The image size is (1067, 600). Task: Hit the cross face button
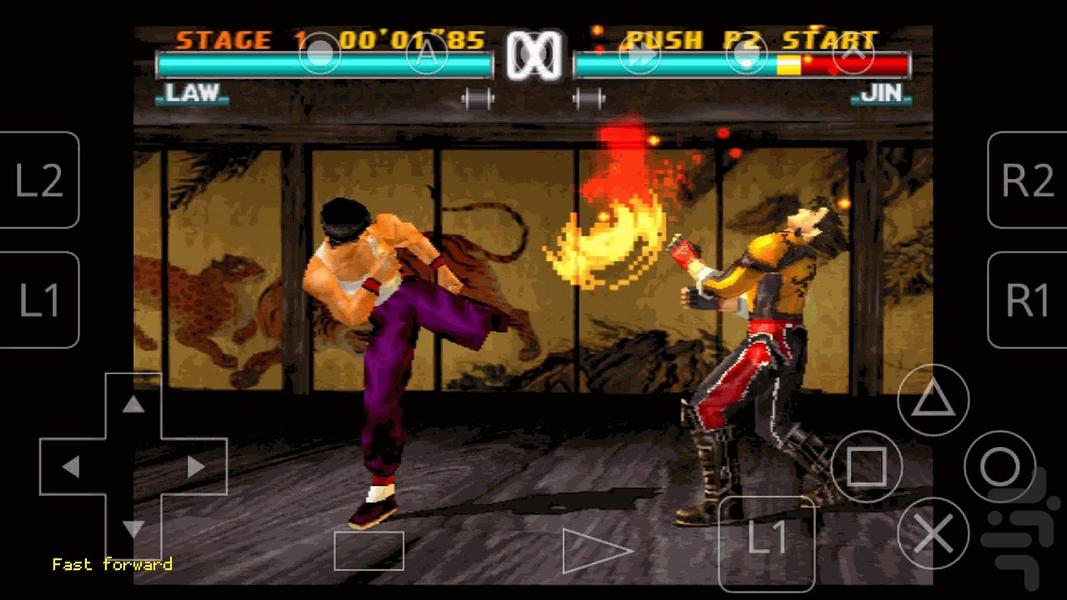pyautogui.click(x=933, y=533)
